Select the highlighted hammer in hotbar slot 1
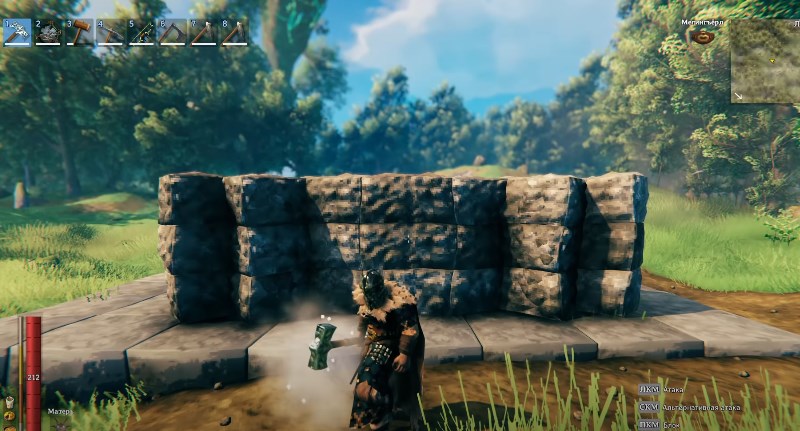Screen dimensions: 800x431 pos(17,32)
